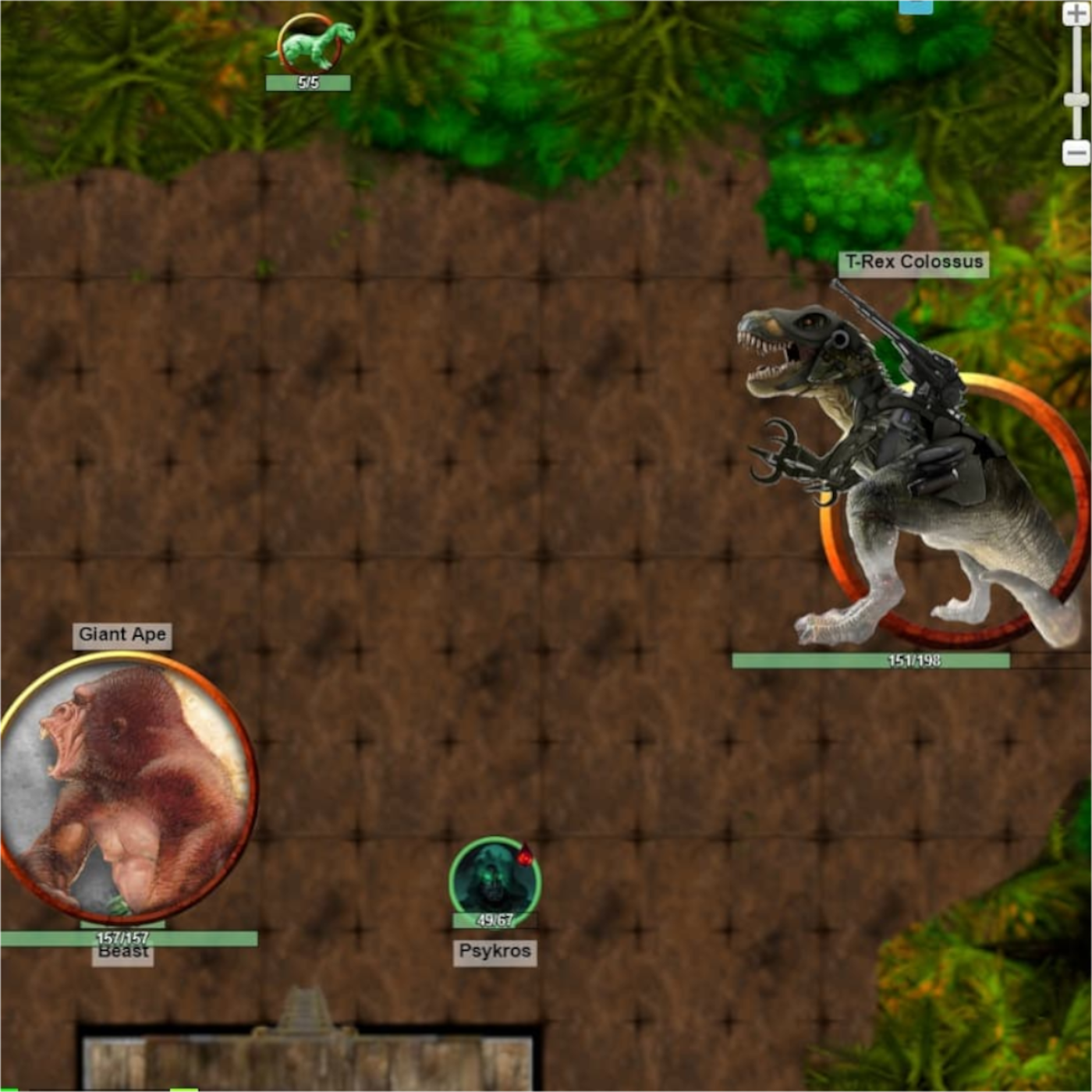Click the T-Rex Colossus name label

(x=913, y=264)
